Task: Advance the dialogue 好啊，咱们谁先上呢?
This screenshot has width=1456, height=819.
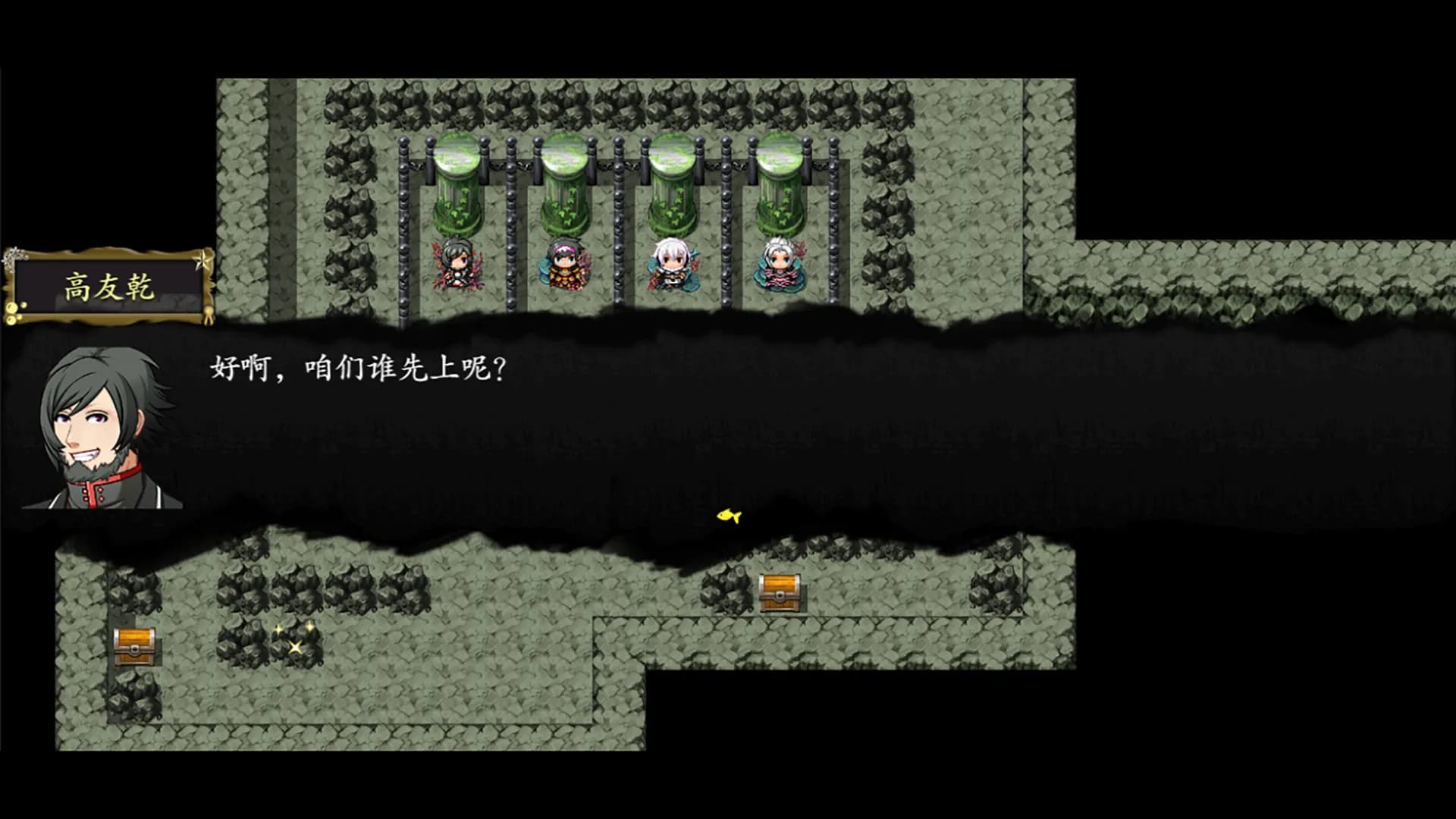Action: click(x=356, y=369)
